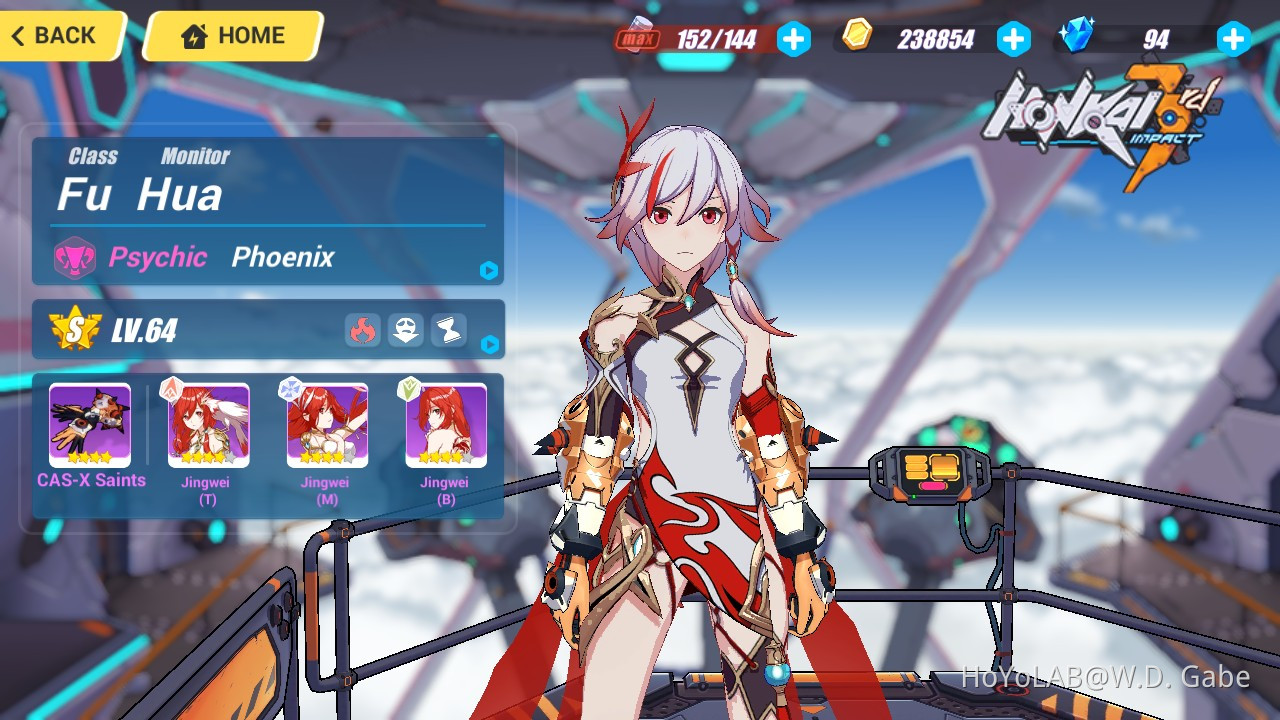Viewport: 1280px width, 720px height.
Task: Select the fire element icon beside LV.64
Action: tap(363, 330)
